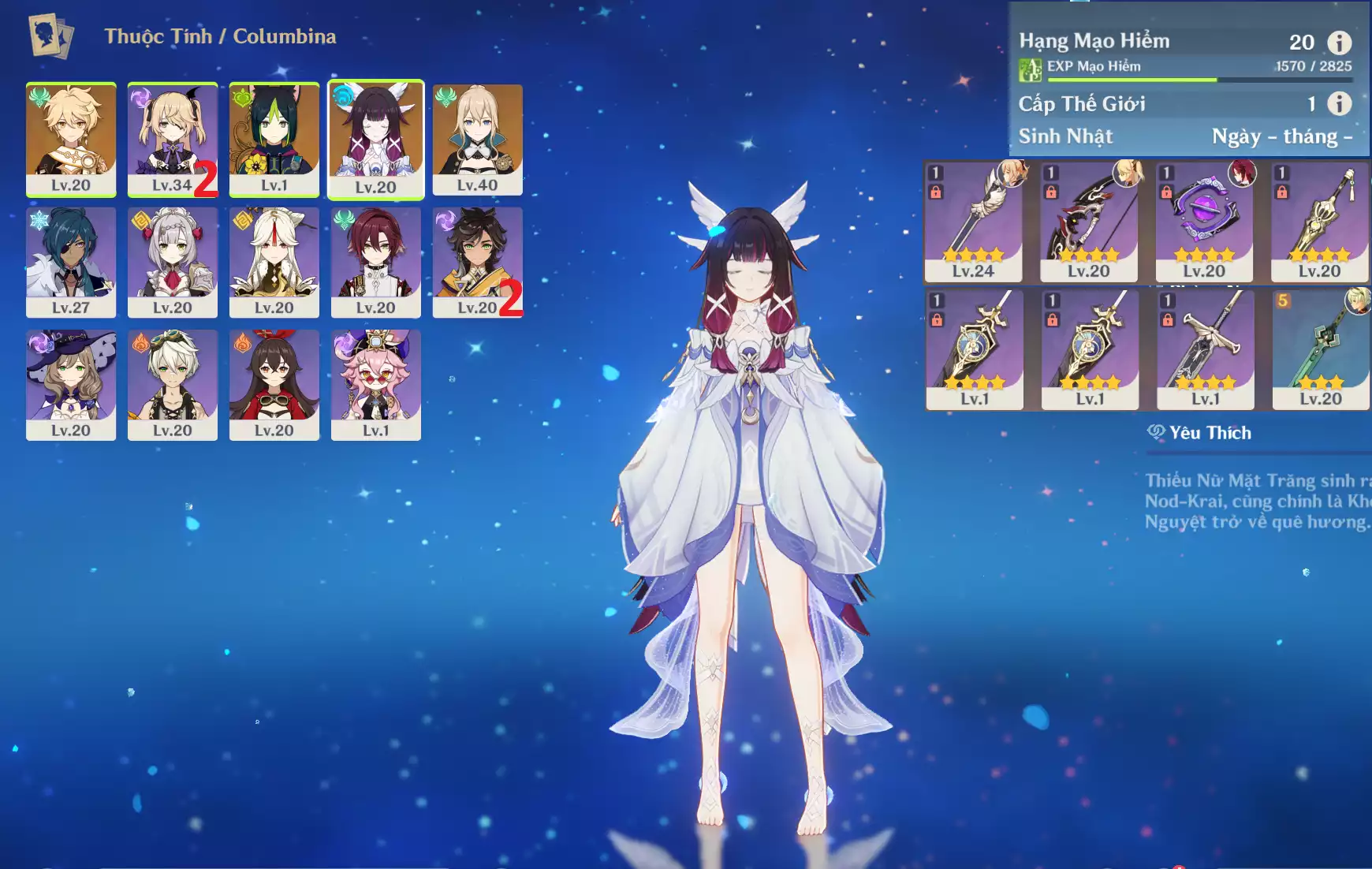
Task: Select the Traveler portrait at Lv.20
Action: [x=71, y=138]
